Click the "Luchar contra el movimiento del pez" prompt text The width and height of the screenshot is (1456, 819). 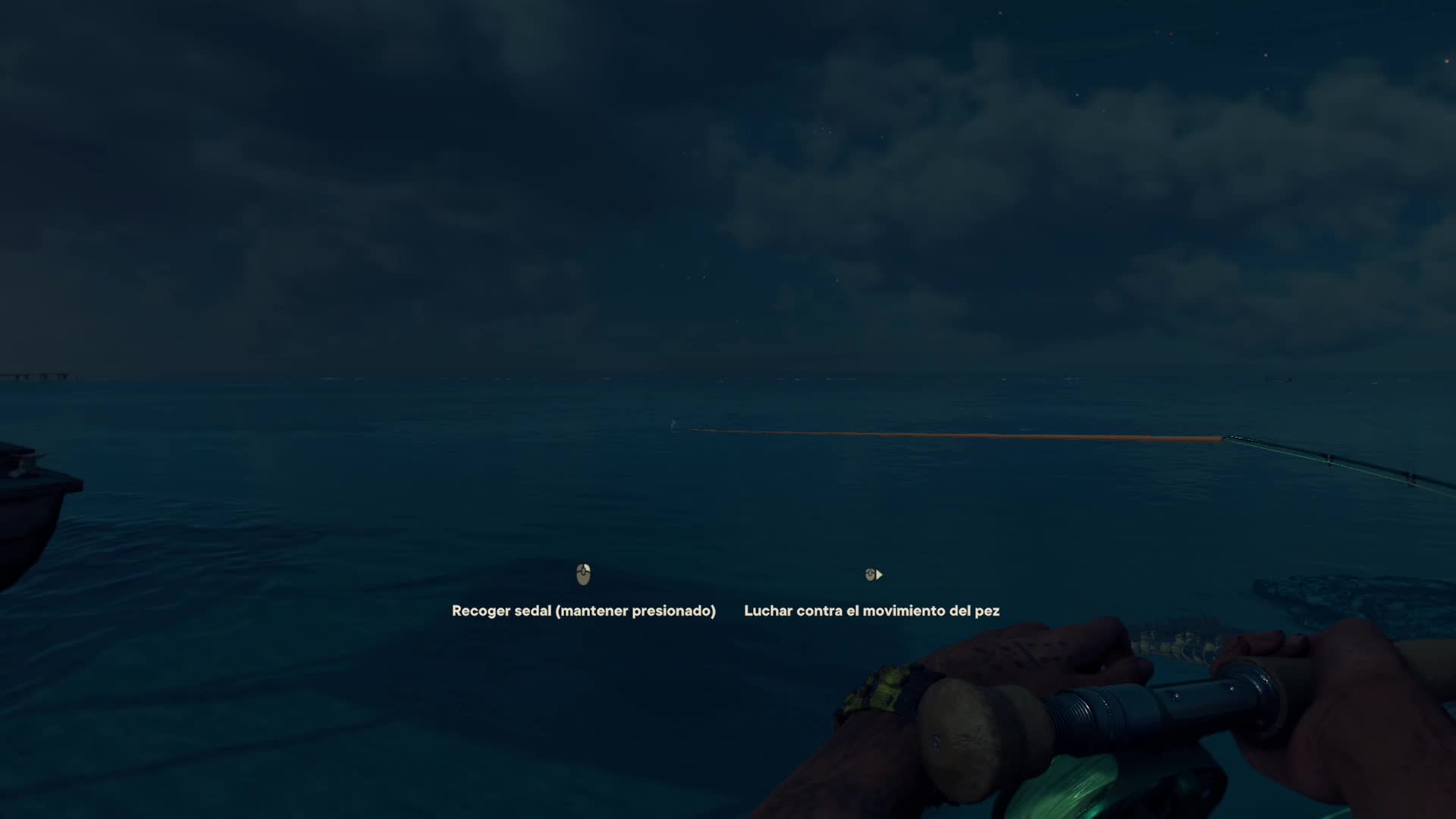pyautogui.click(x=871, y=610)
